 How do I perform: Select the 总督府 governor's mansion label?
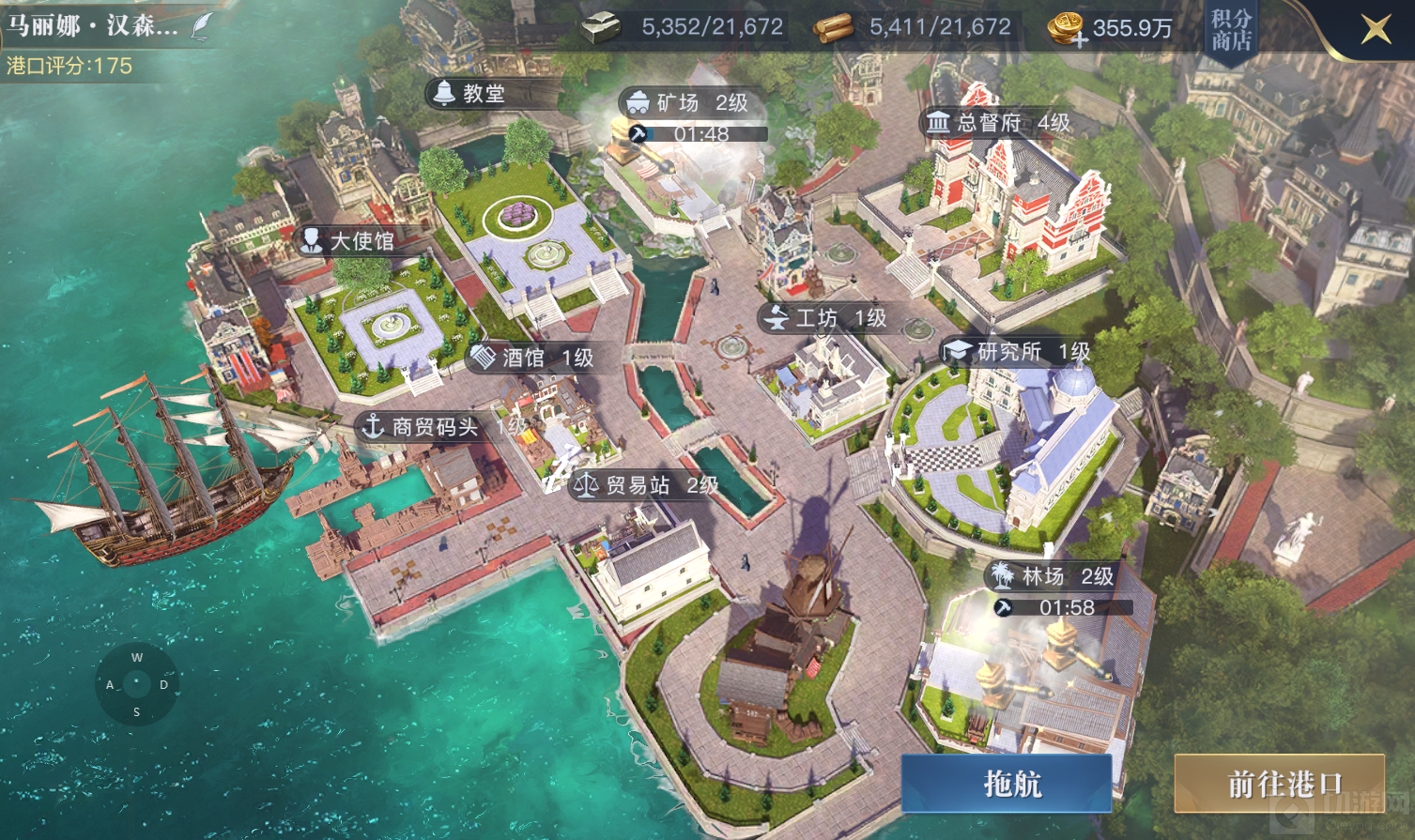[999, 123]
